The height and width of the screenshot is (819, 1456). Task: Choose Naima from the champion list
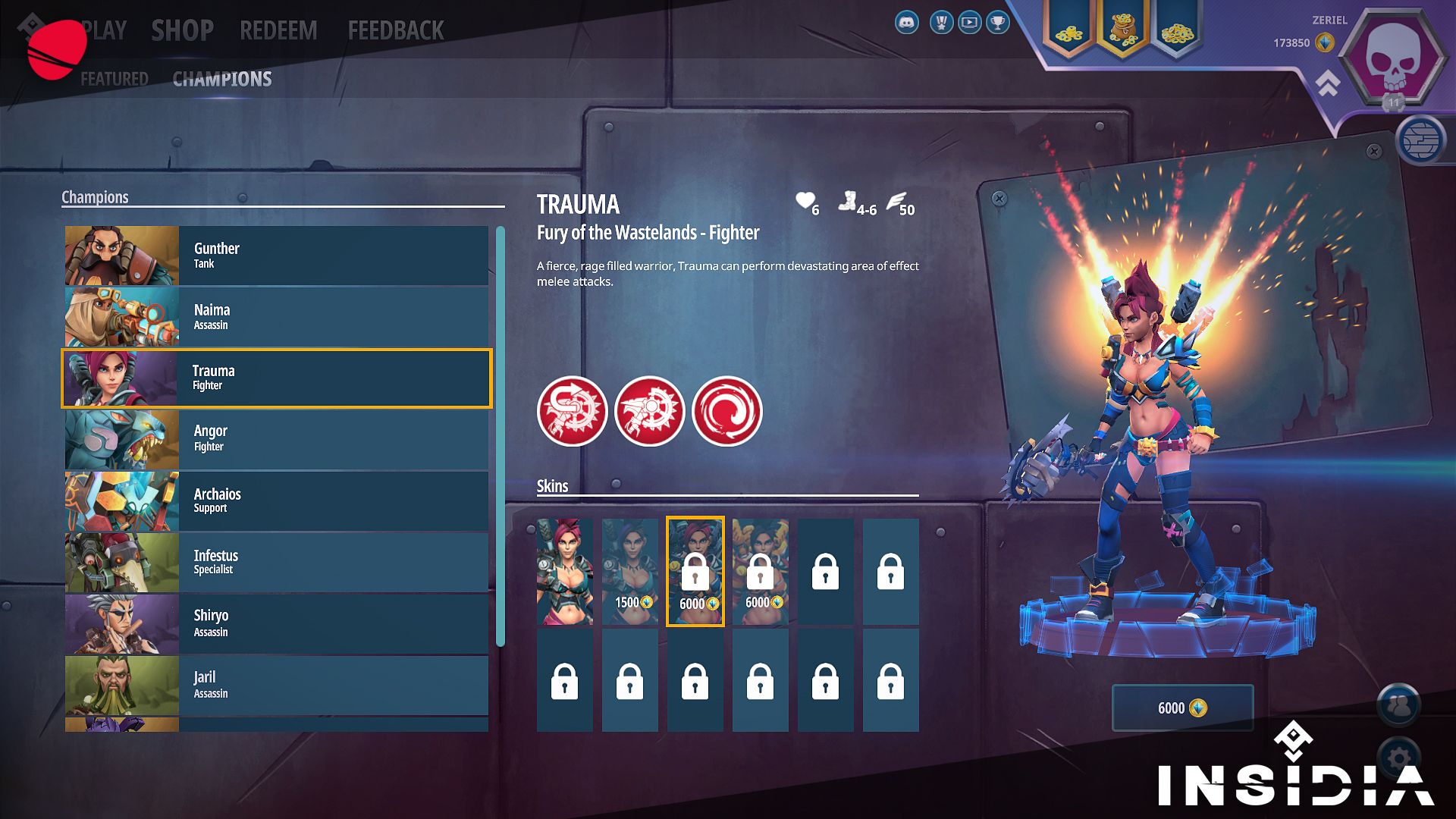coord(277,317)
